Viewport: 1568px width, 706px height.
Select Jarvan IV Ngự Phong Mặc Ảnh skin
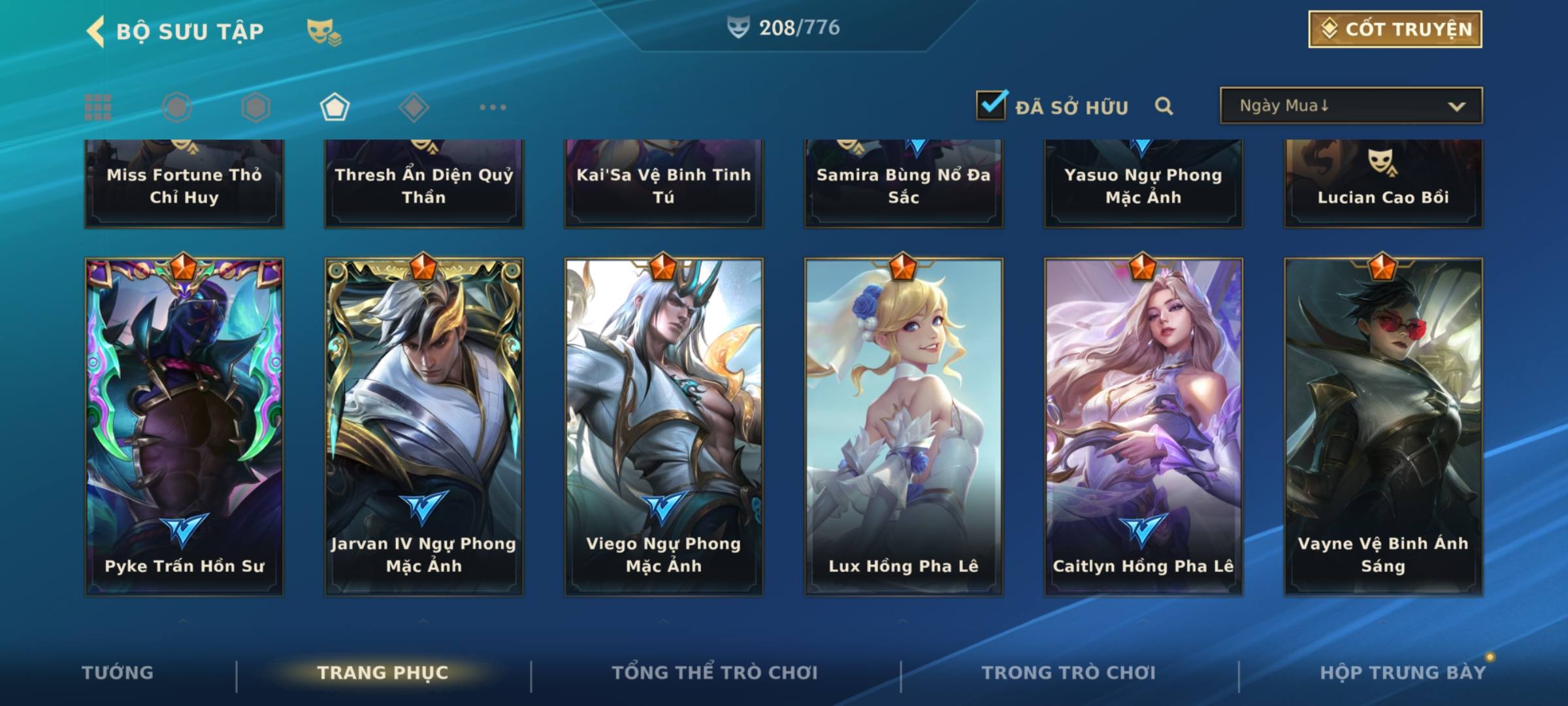point(424,426)
